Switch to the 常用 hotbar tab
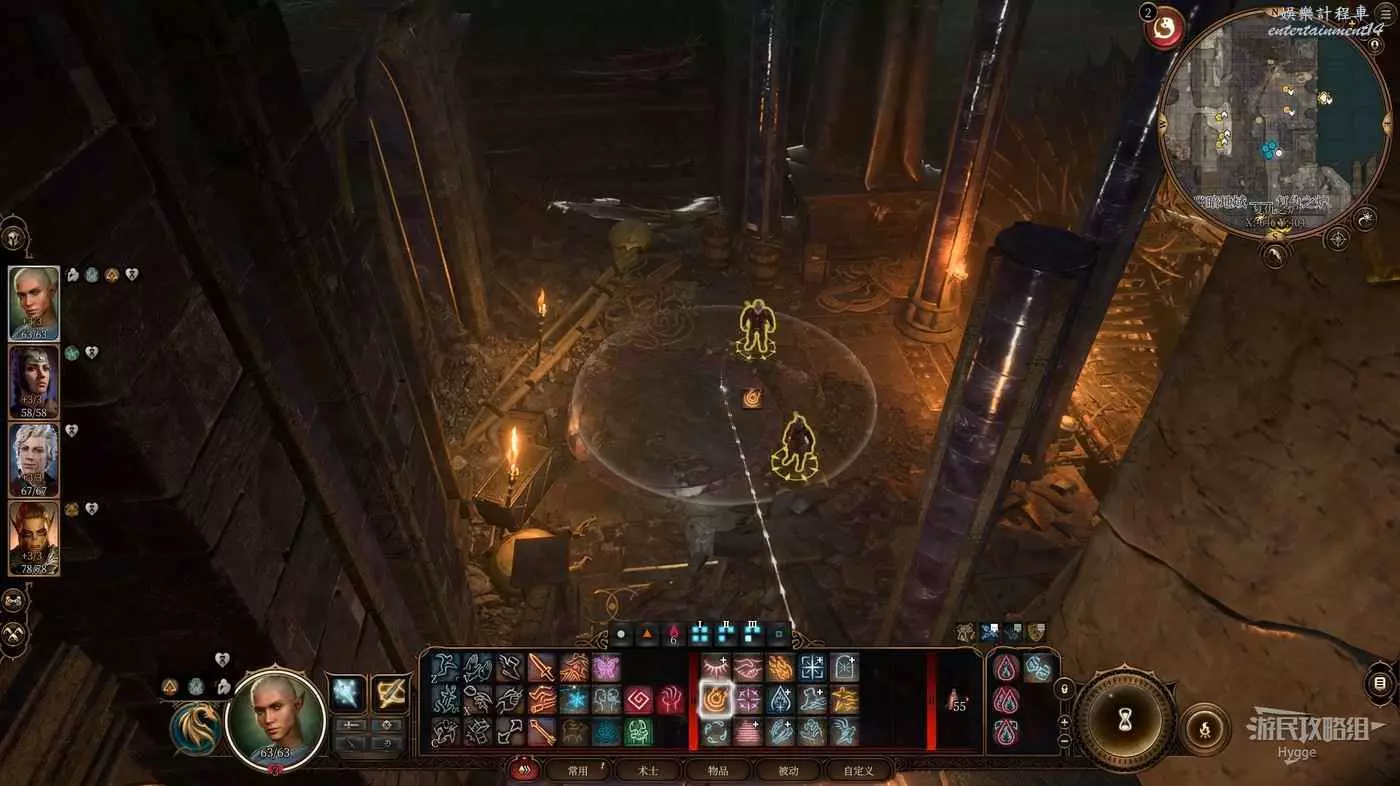The height and width of the screenshot is (786, 1400). pyautogui.click(x=578, y=770)
